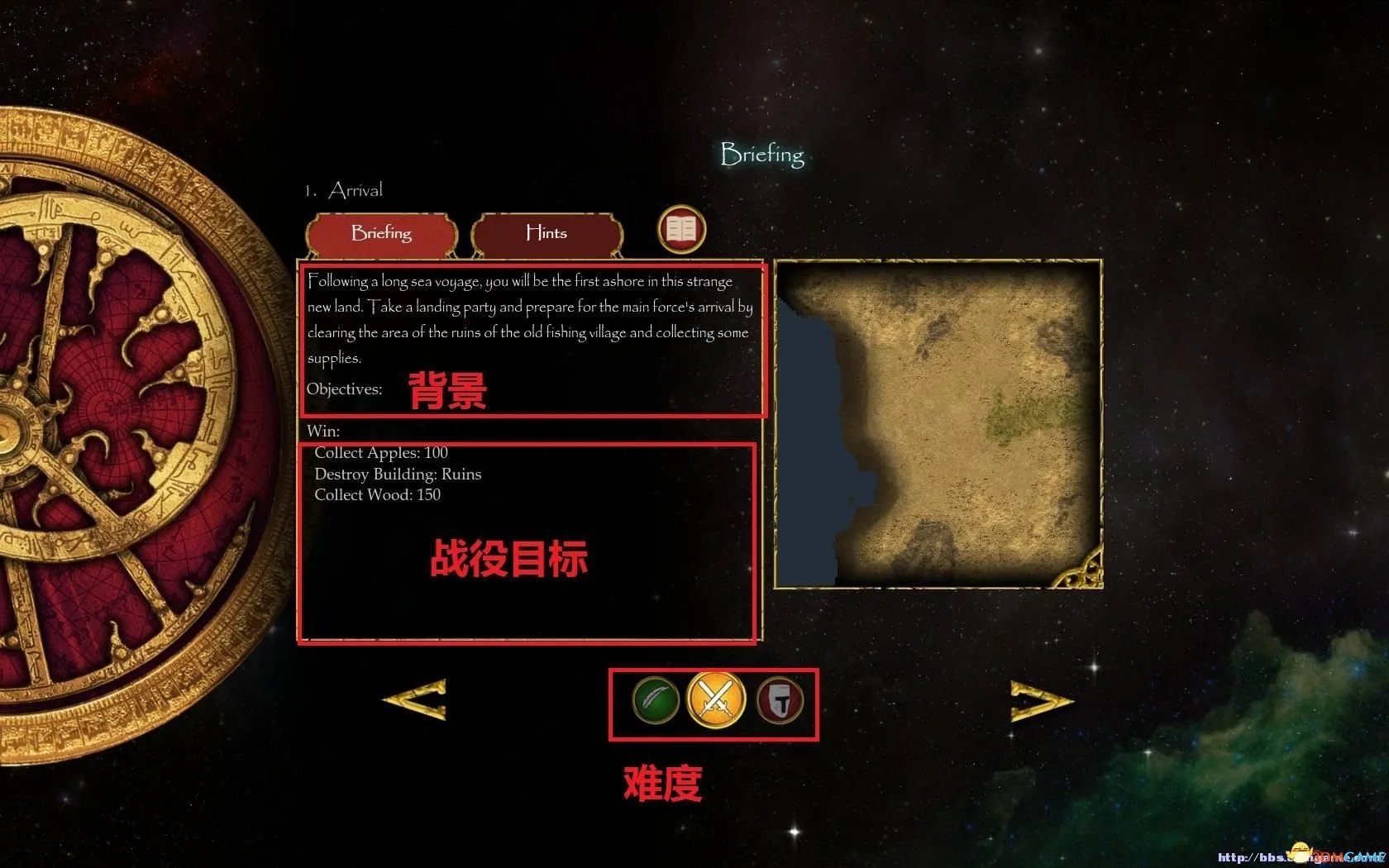This screenshot has height=868, width=1389.
Task: Choose the crossed swords normal difficulty
Action: pyautogui.click(x=715, y=700)
